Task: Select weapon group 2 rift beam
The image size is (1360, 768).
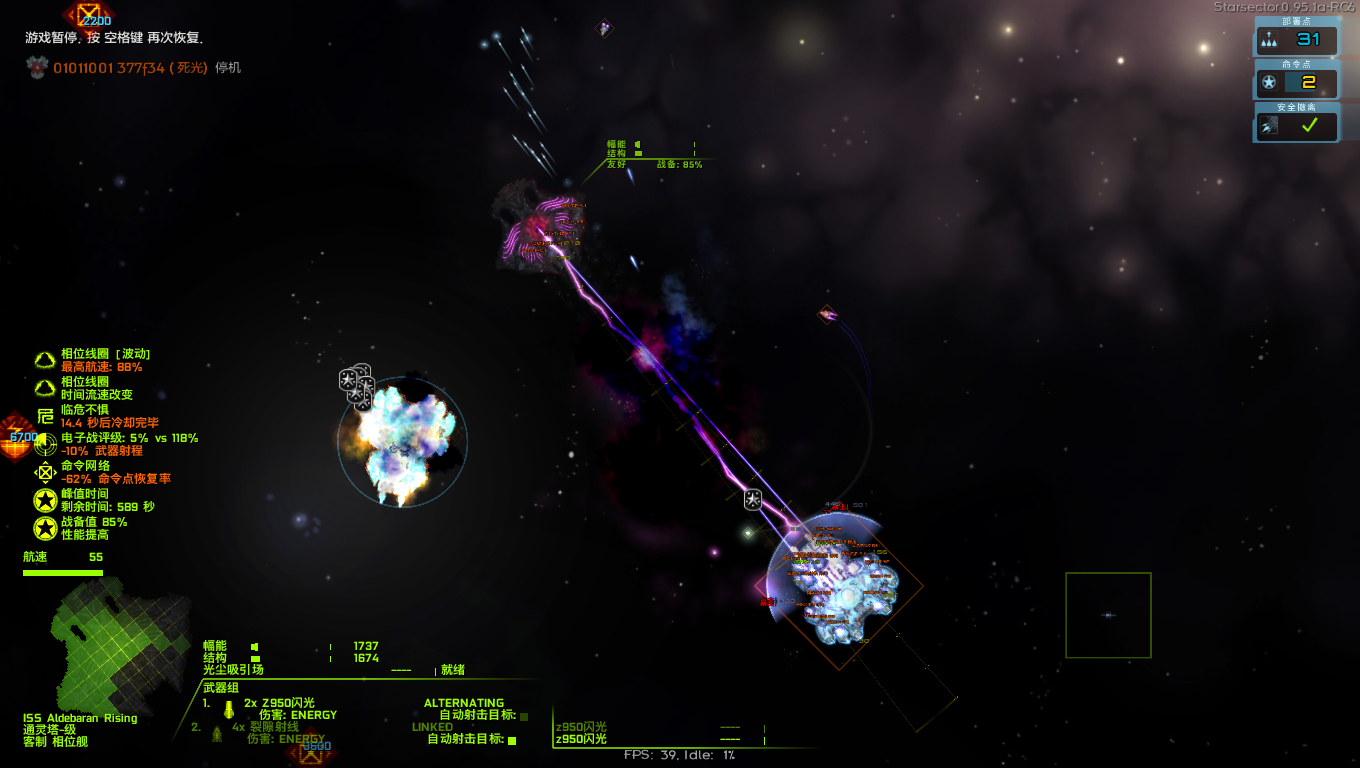Action: (x=265, y=727)
